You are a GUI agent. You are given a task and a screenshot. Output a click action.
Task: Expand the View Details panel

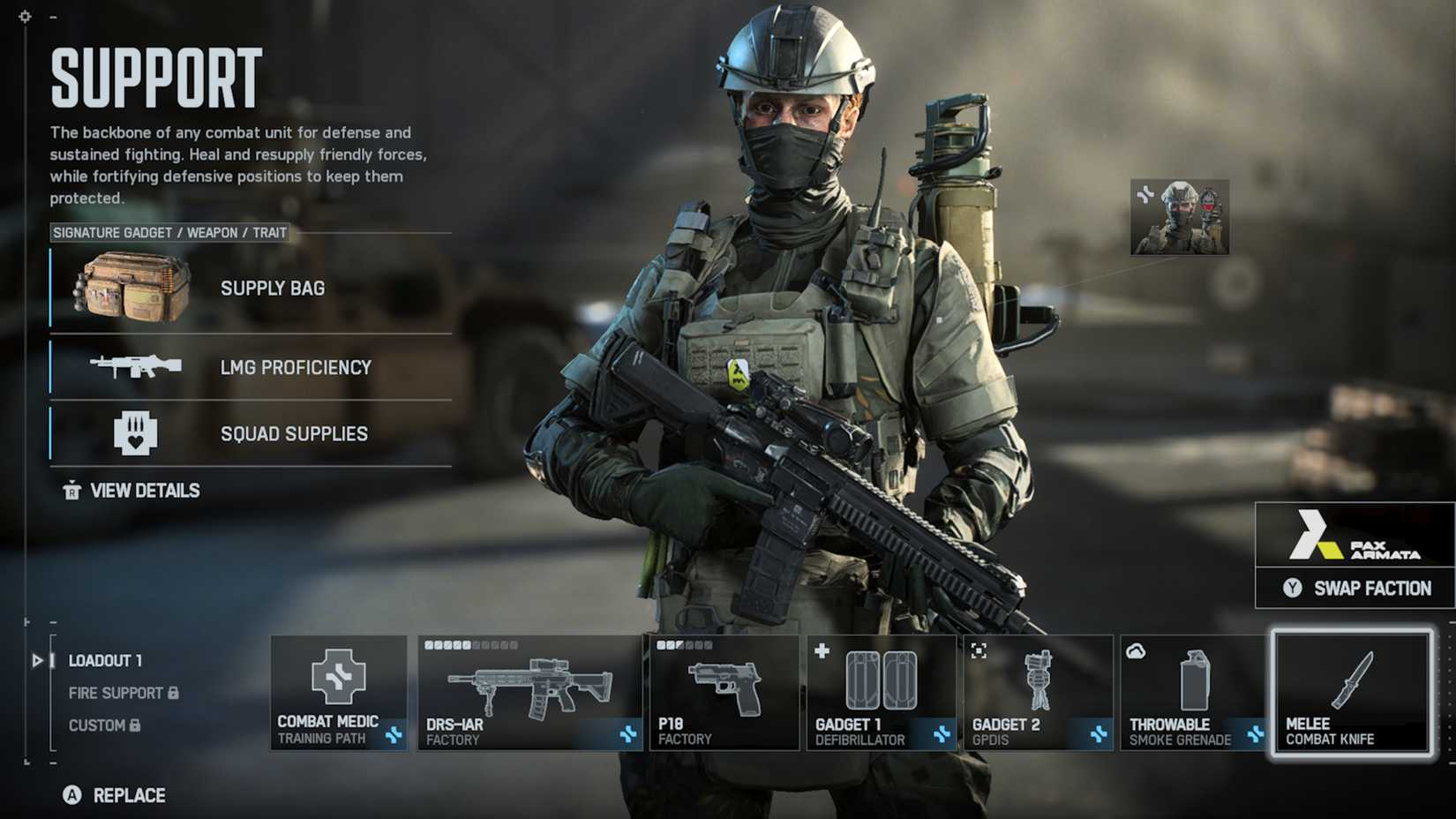pyautogui.click(x=143, y=490)
